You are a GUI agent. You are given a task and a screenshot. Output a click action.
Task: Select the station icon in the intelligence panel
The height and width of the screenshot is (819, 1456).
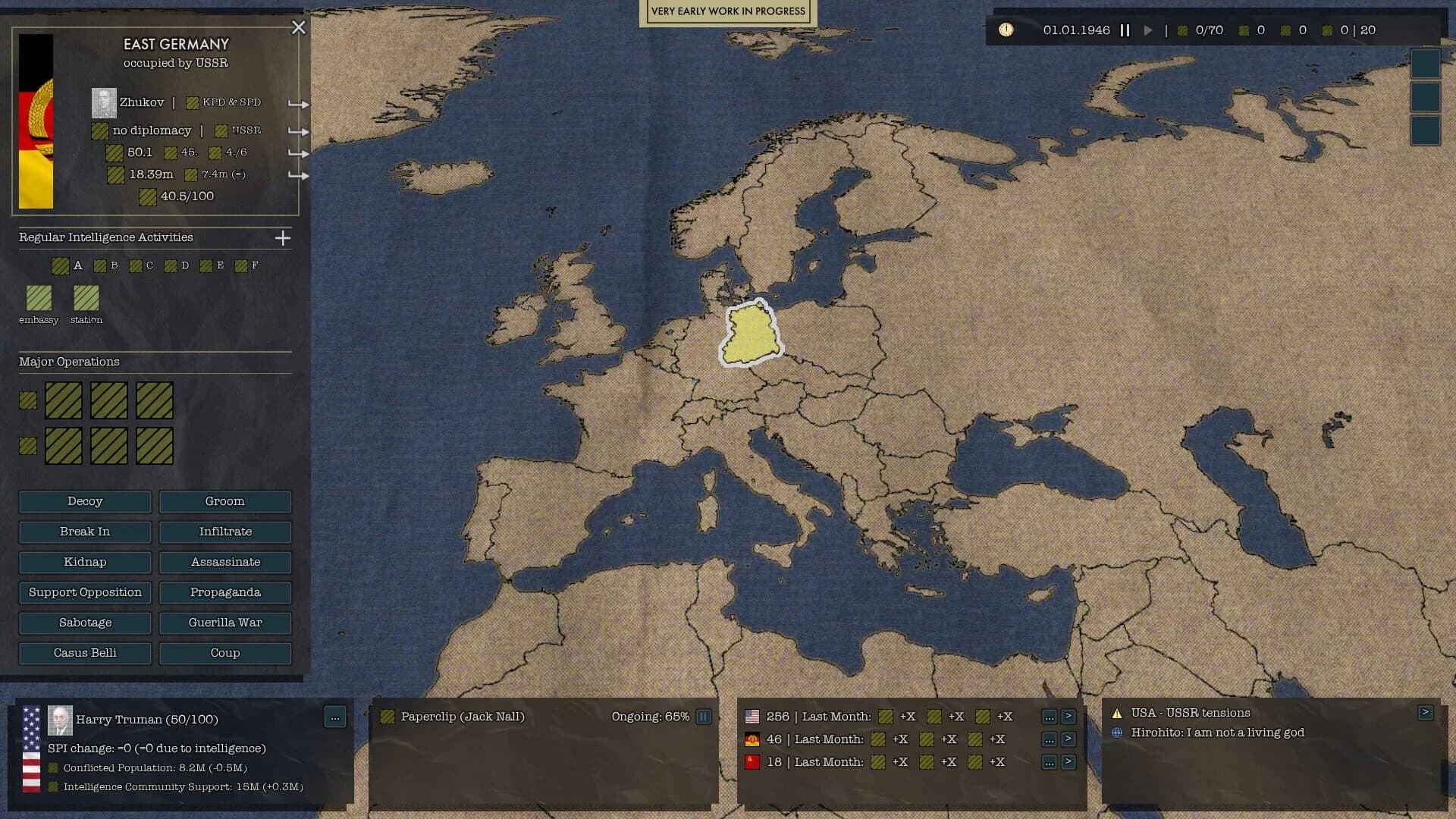[x=86, y=299]
